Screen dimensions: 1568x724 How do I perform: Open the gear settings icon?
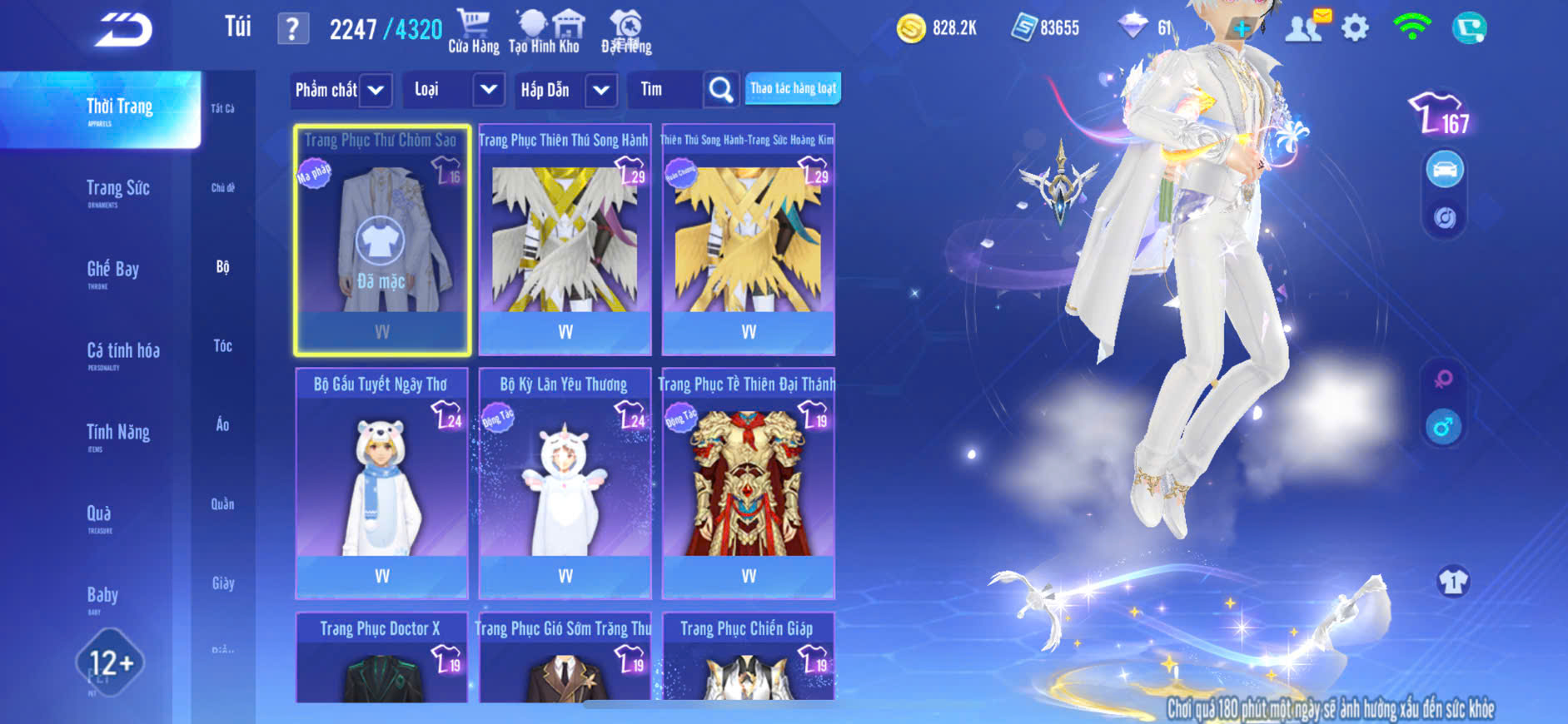[1355, 28]
